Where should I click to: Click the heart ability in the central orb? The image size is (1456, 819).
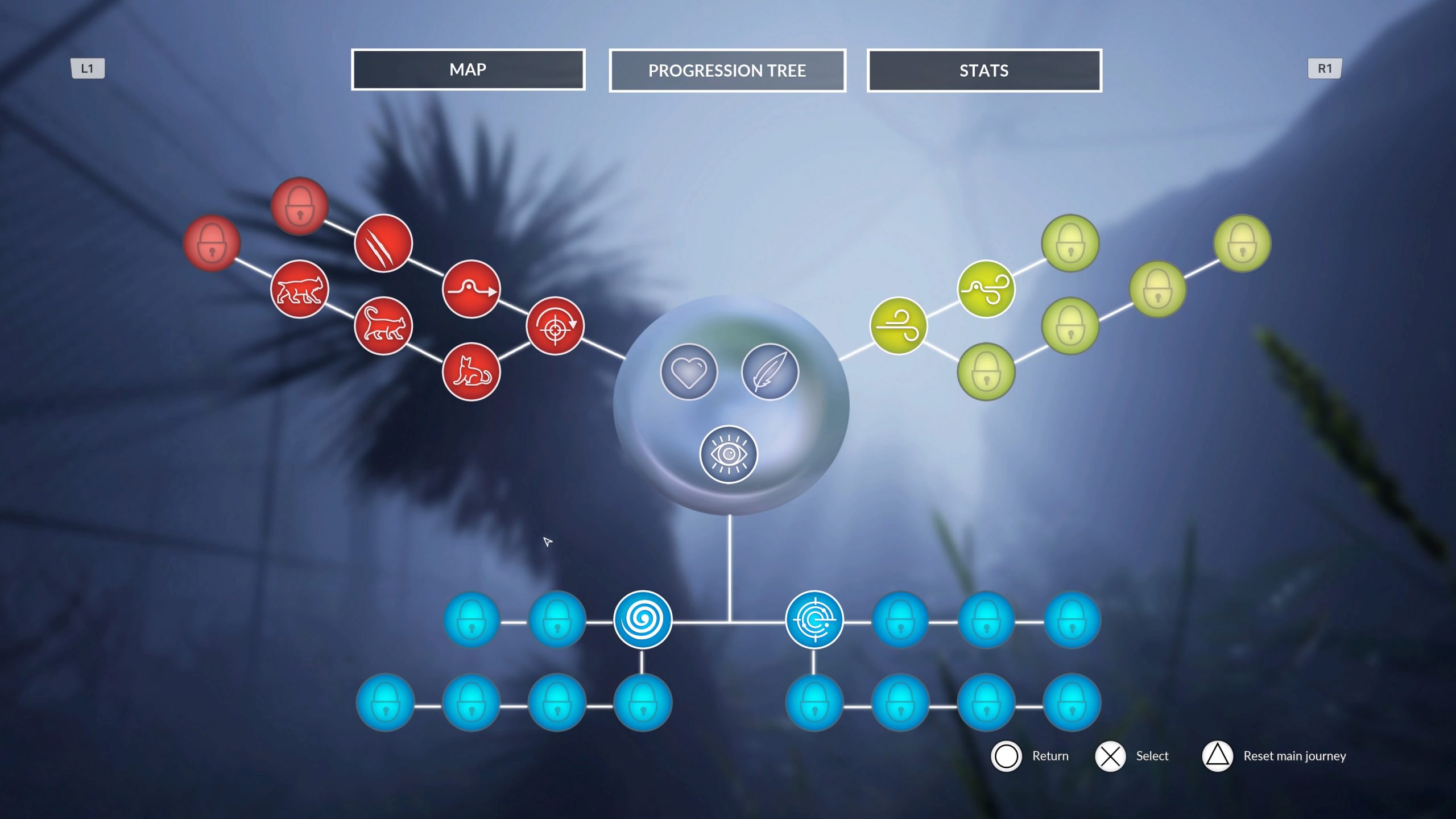tap(690, 371)
